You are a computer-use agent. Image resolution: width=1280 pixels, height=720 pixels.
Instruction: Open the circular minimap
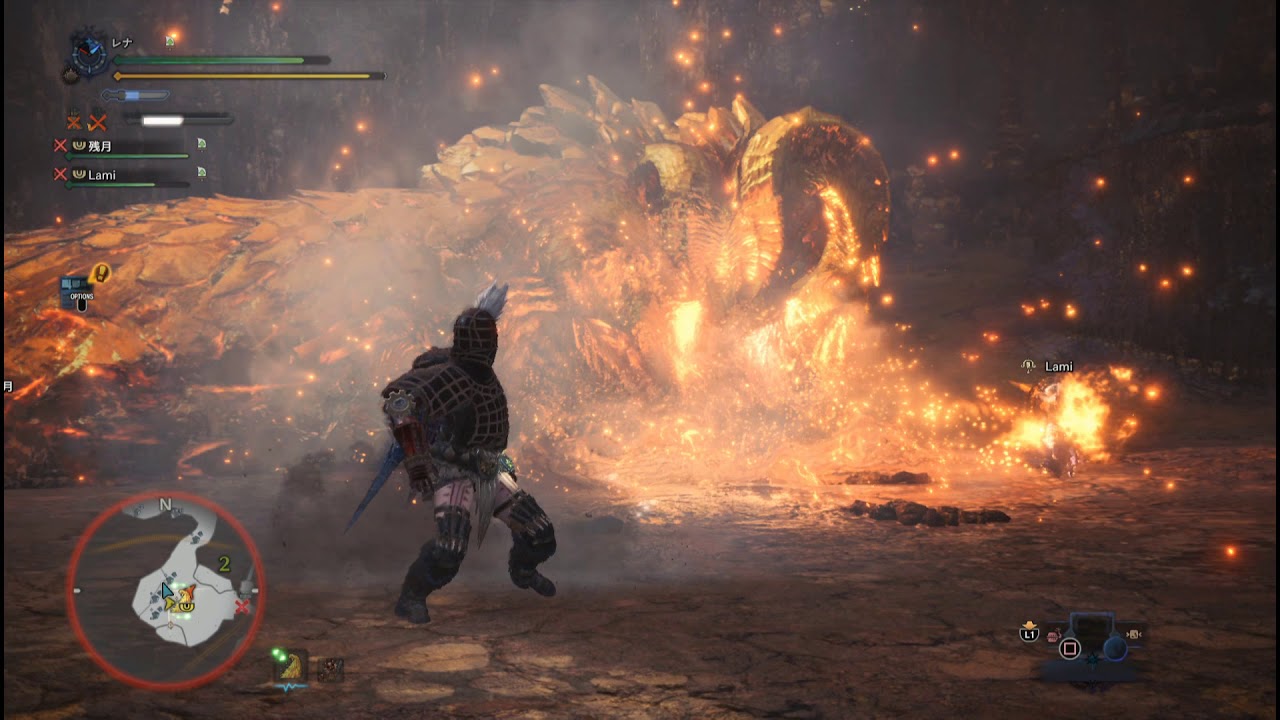(x=166, y=591)
